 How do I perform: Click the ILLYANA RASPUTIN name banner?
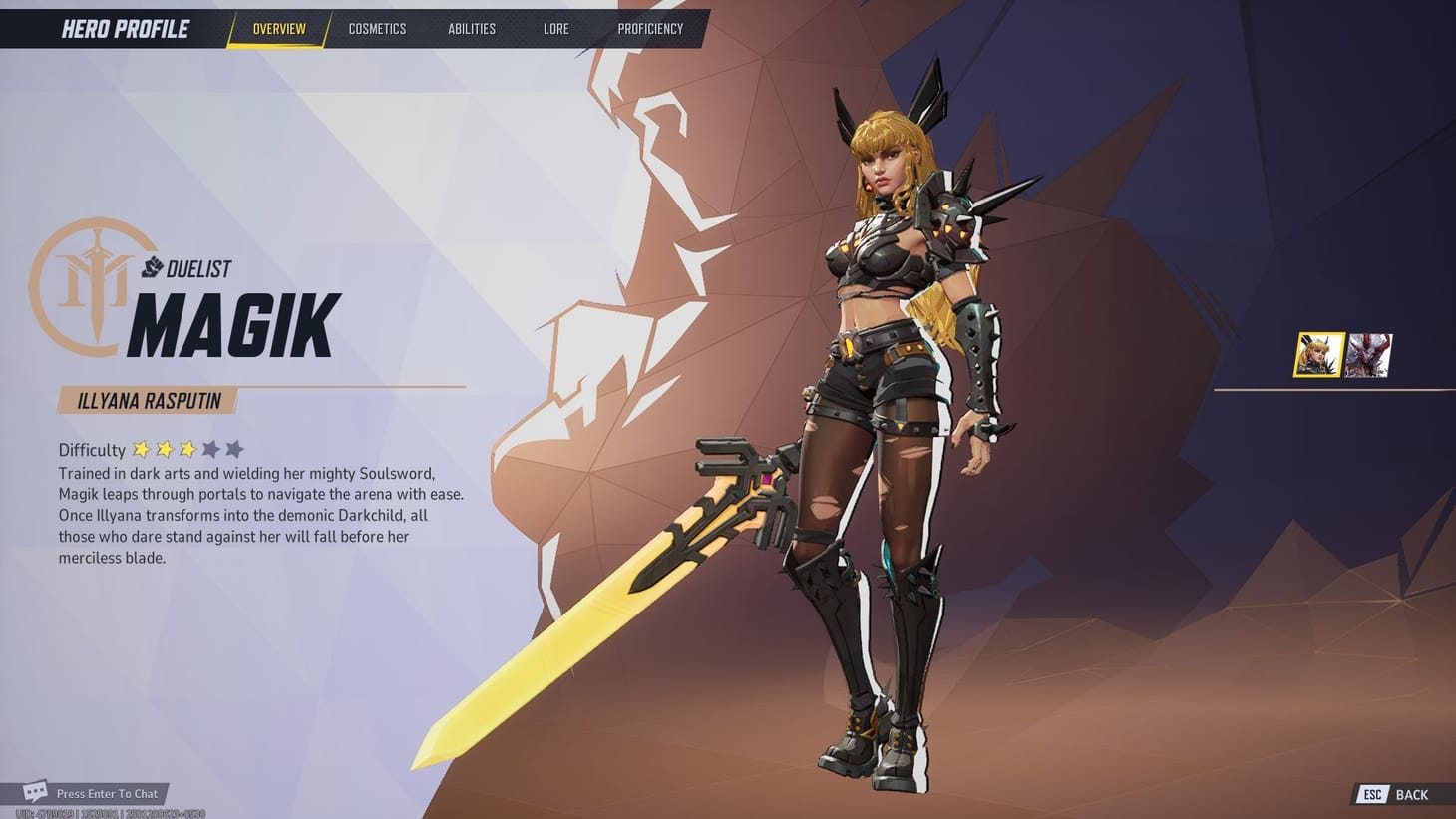[148, 400]
